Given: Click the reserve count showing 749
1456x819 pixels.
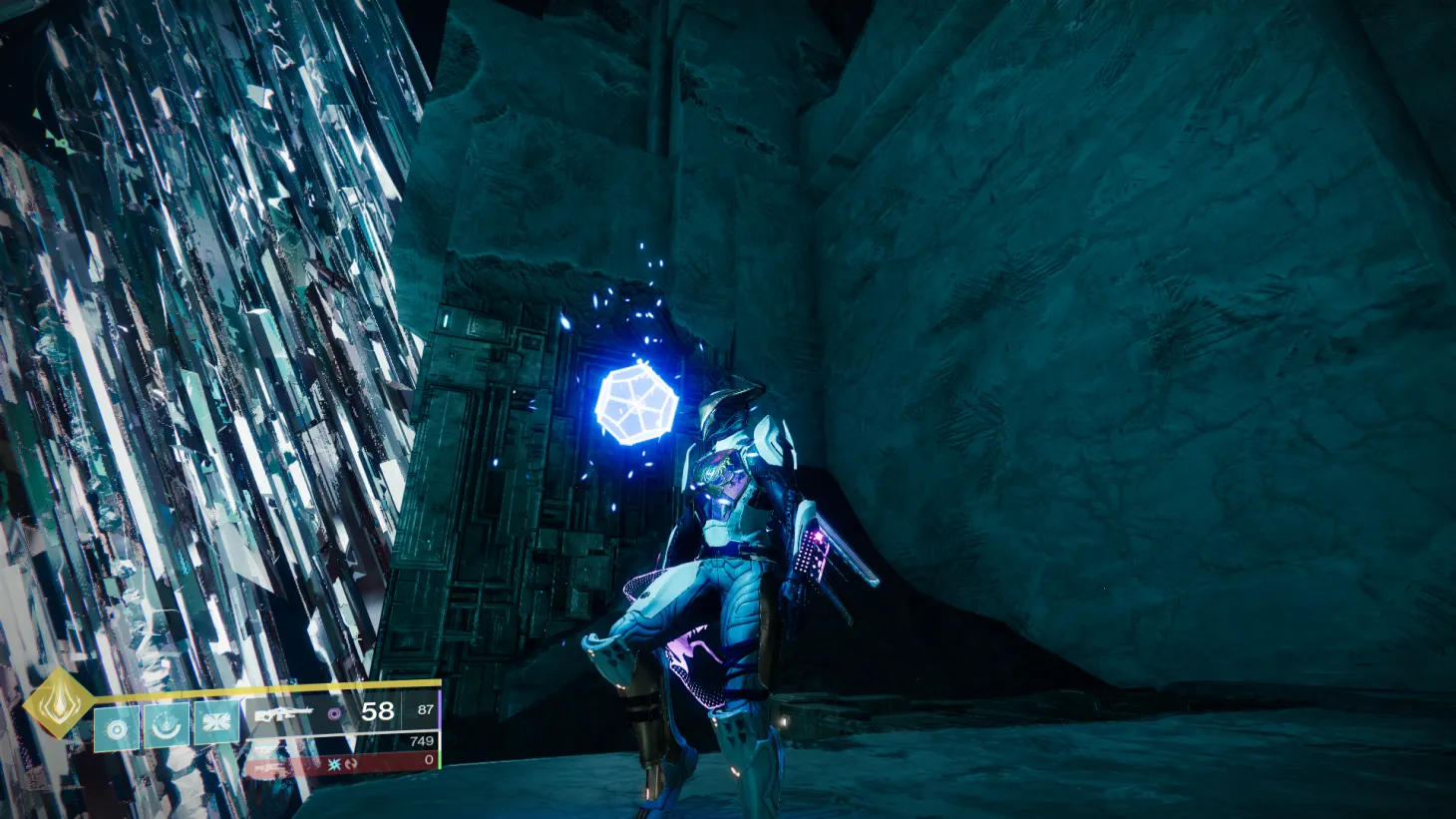Looking at the screenshot, I should click(421, 740).
